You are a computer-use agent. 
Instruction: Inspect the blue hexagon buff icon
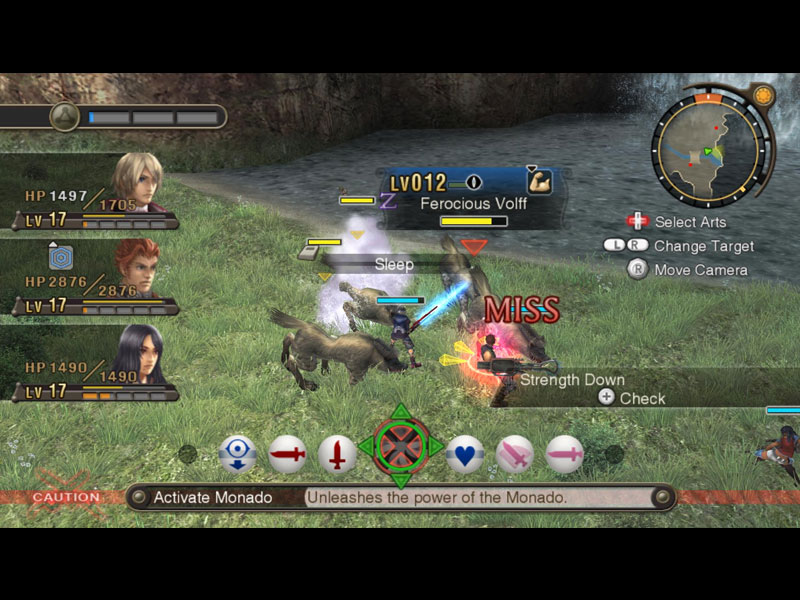pyautogui.click(x=60, y=257)
